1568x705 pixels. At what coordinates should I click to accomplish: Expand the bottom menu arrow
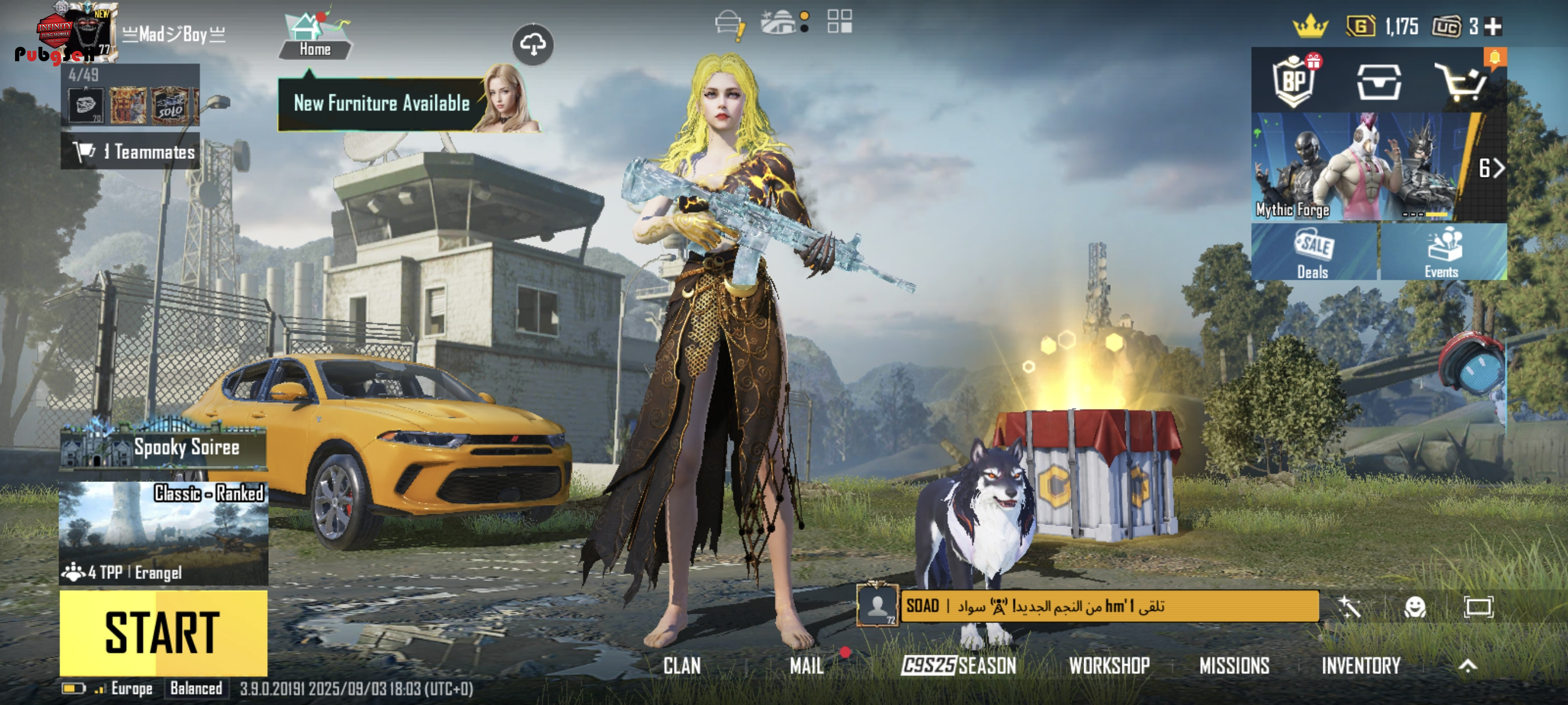tap(1467, 666)
